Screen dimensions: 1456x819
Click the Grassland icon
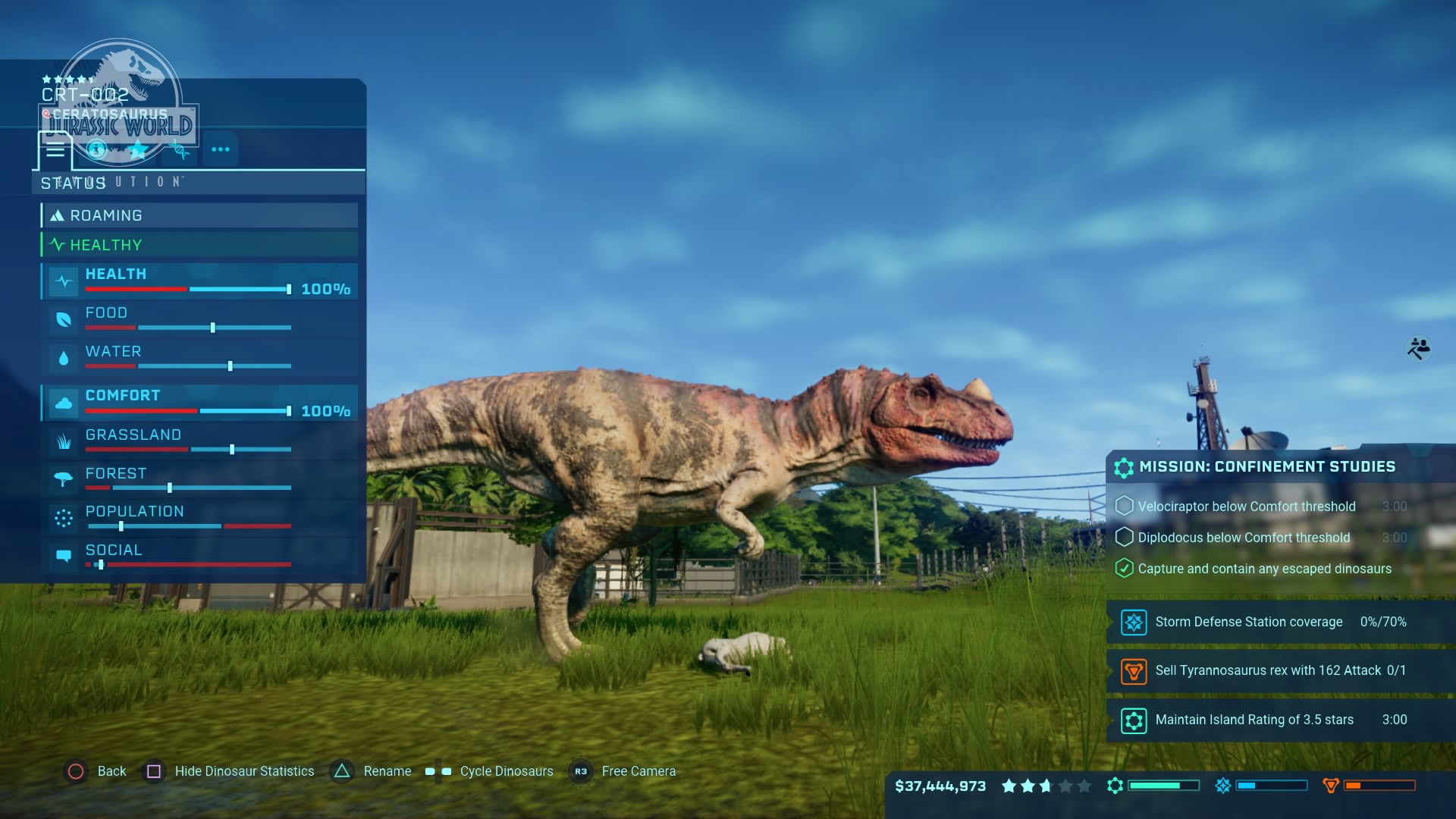coord(64,442)
